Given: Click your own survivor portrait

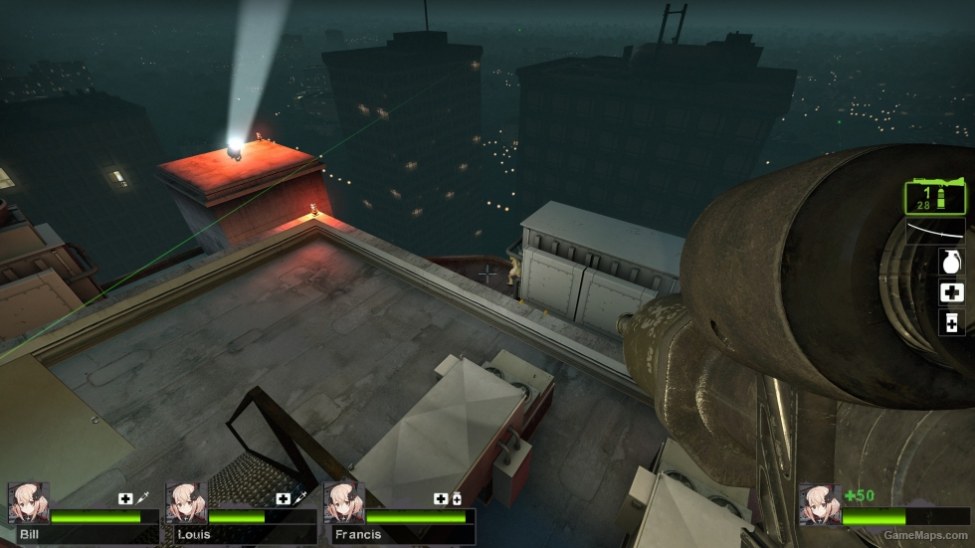Looking at the screenshot, I should pos(819,503).
